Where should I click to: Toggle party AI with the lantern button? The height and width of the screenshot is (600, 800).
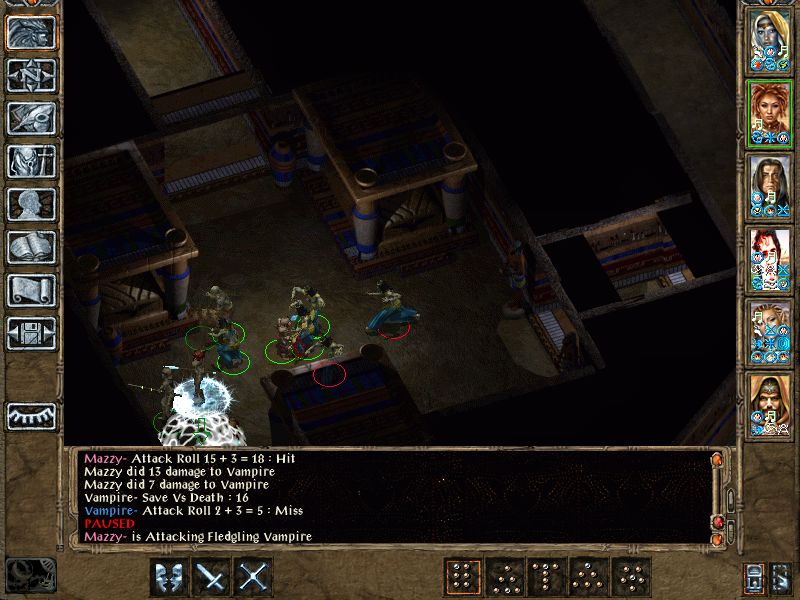754,577
